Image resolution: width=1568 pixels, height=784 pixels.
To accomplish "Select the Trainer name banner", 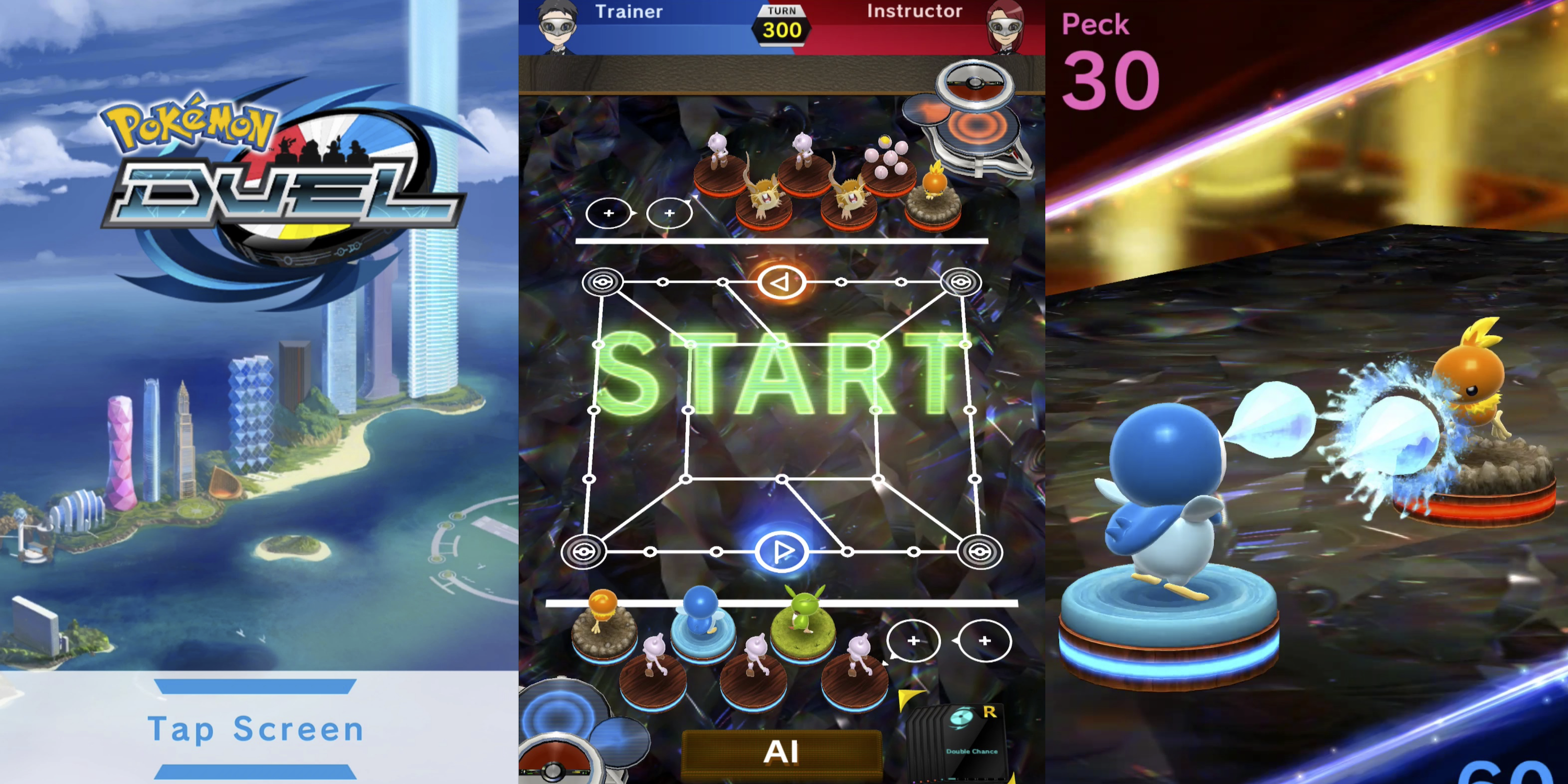I will pos(630,12).
